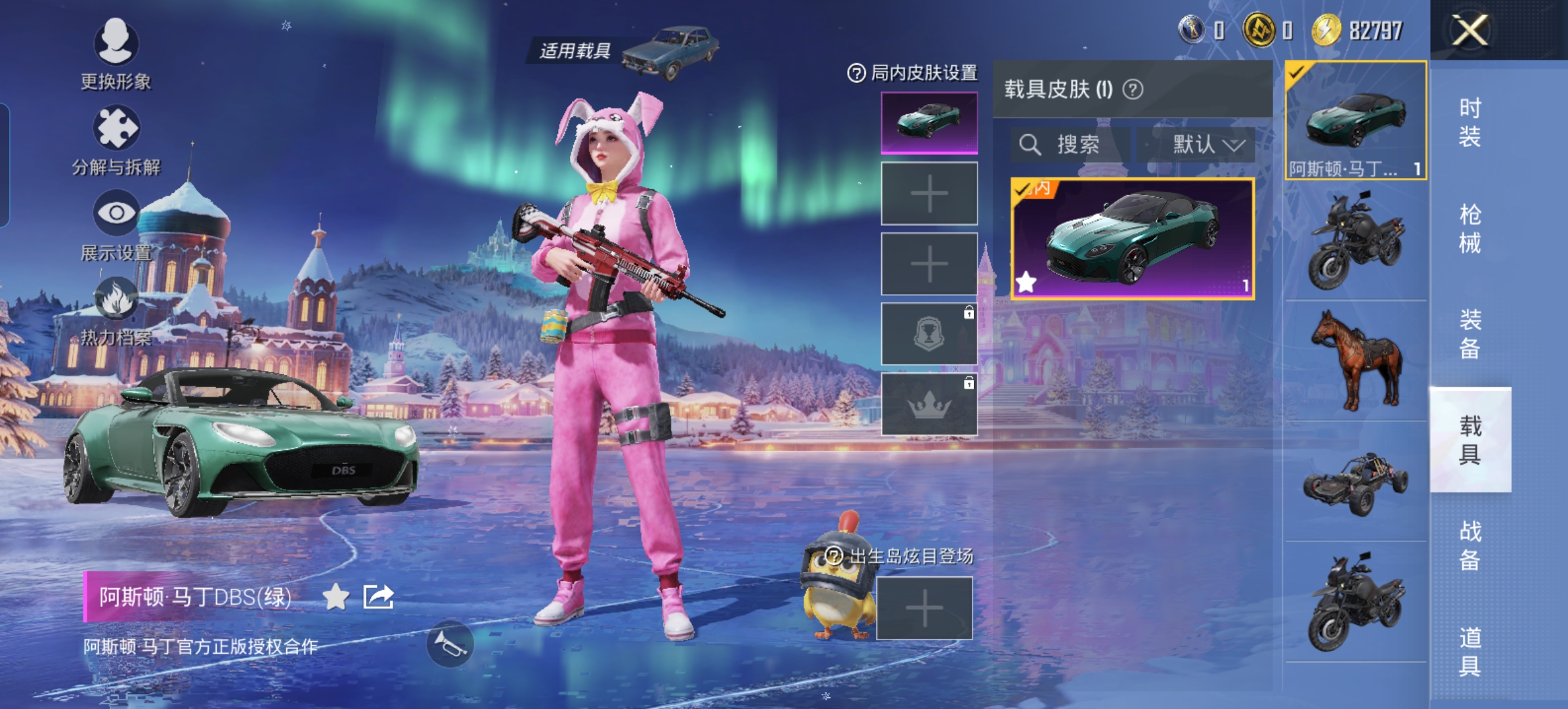
Task: Open 热力档案 heat archive
Action: click(116, 310)
